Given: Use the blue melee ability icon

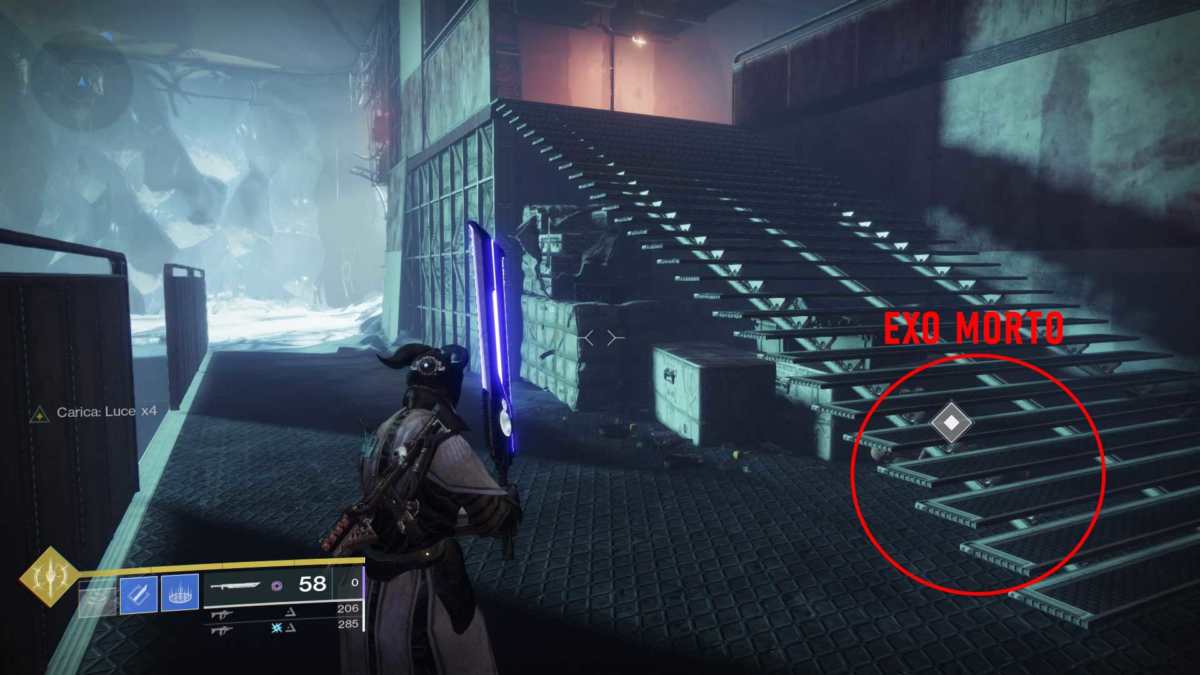Looking at the screenshot, I should point(138,595).
